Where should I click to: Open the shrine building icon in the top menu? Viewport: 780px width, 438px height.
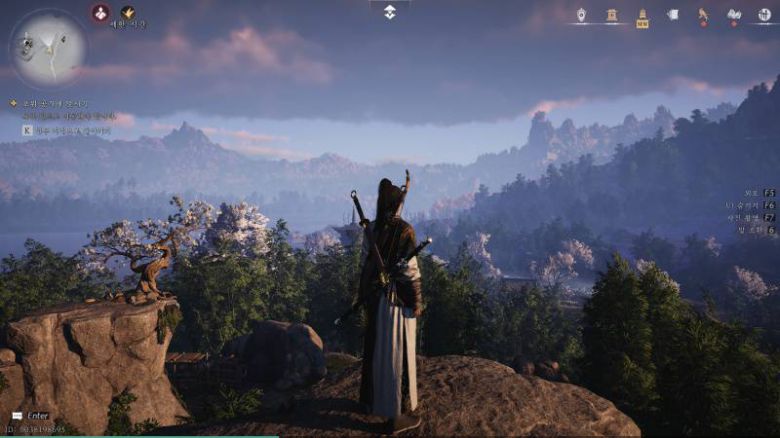[x=611, y=15]
